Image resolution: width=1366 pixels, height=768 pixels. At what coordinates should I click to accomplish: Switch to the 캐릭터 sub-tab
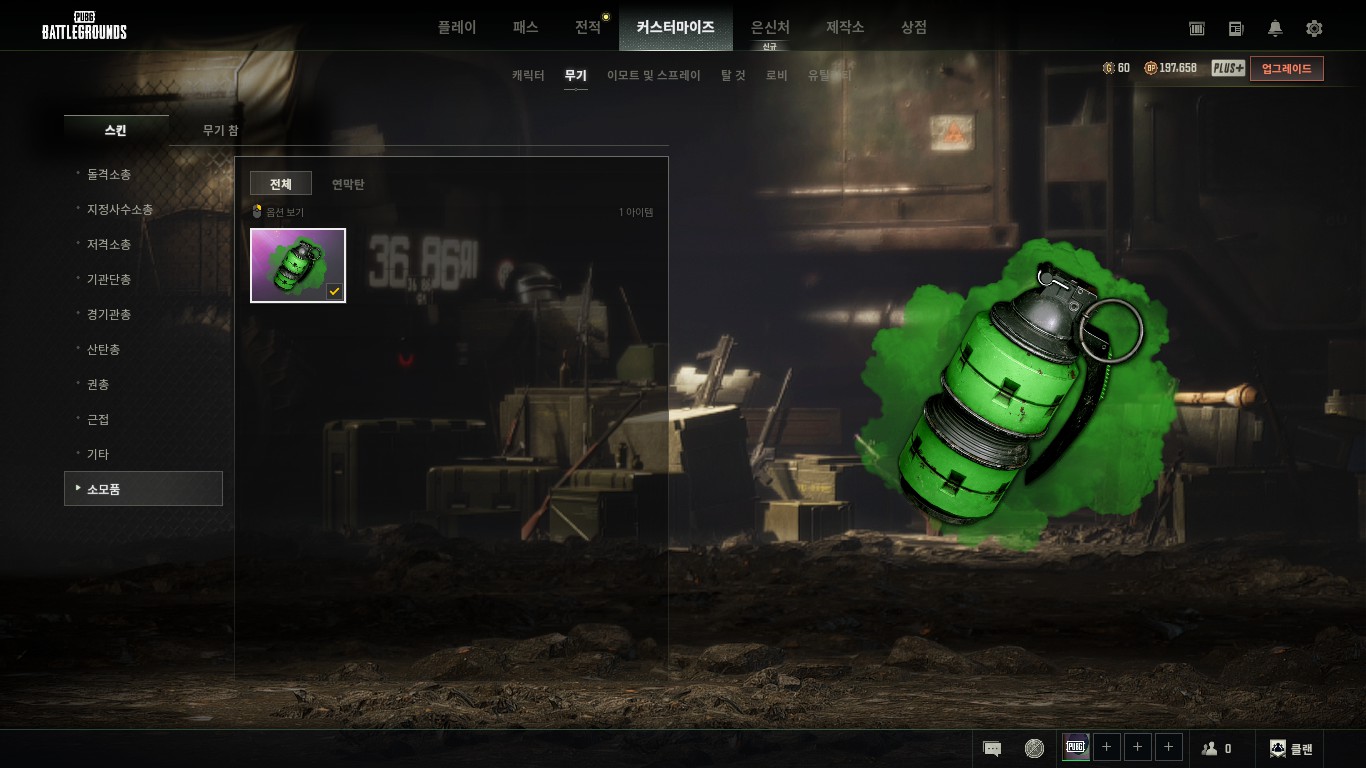click(x=528, y=75)
